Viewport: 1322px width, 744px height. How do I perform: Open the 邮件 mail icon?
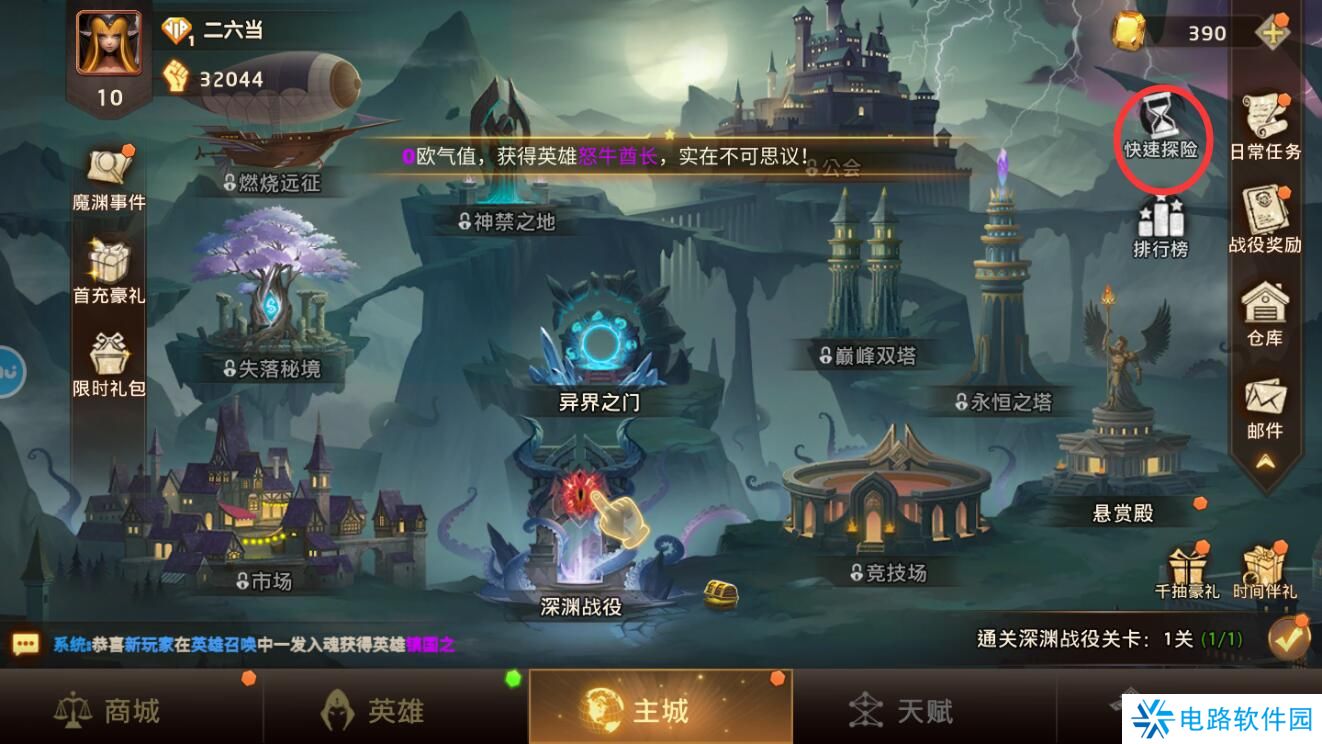[x=1264, y=398]
